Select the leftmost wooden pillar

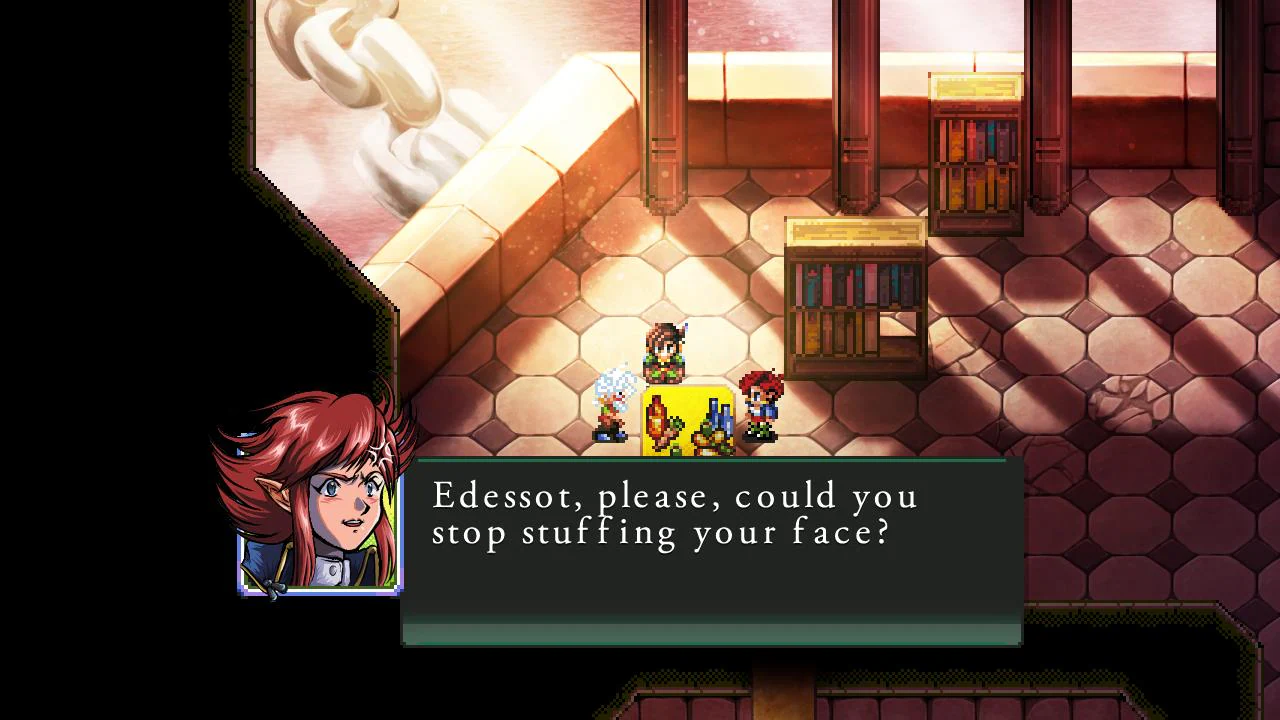[x=663, y=150]
